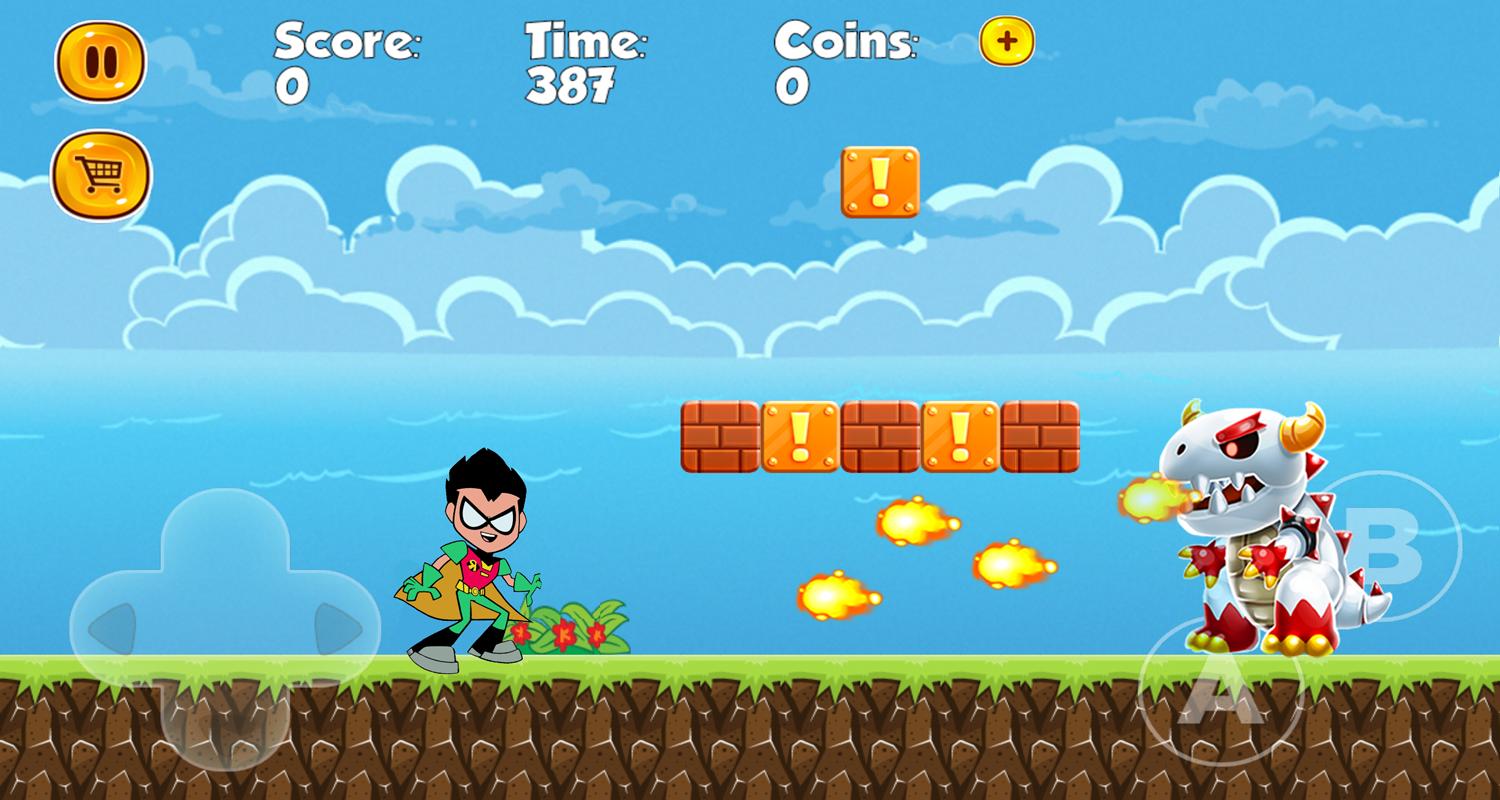This screenshot has height=800, width=1500.
Task: Add more coins with the plus button
Action: [x=1007, y=42]
